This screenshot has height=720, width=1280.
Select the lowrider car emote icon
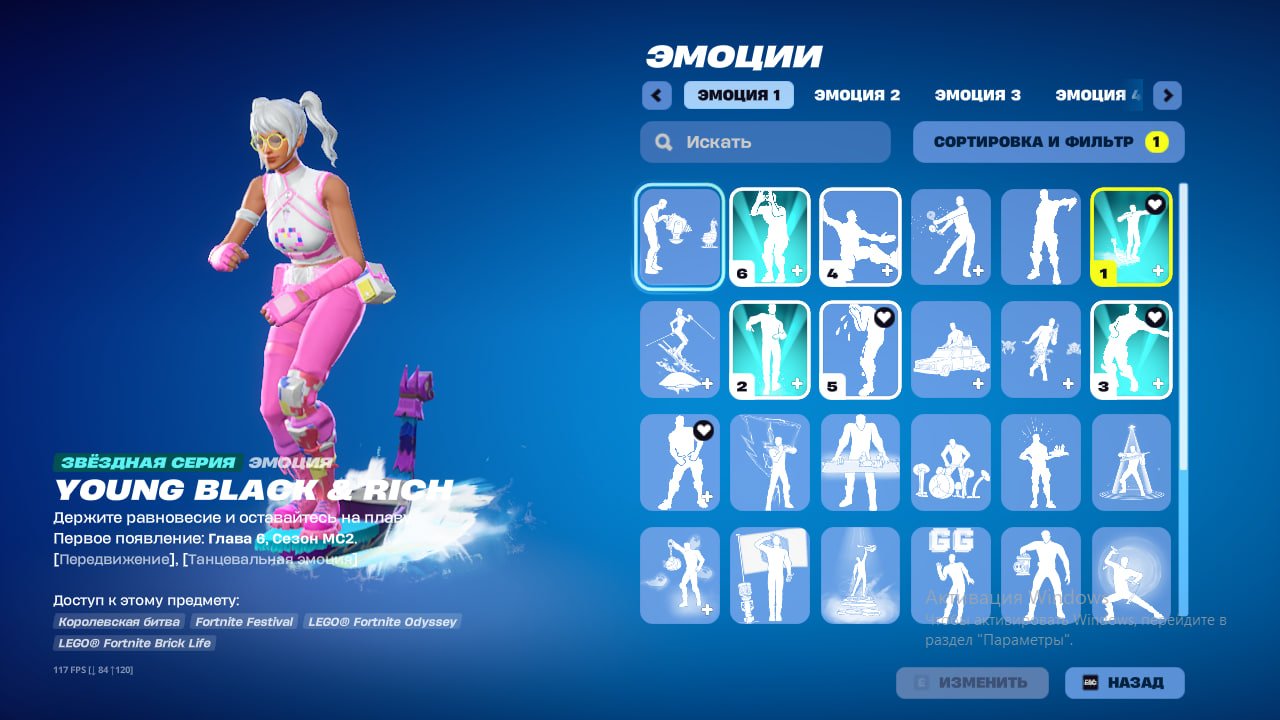point(949,350)
